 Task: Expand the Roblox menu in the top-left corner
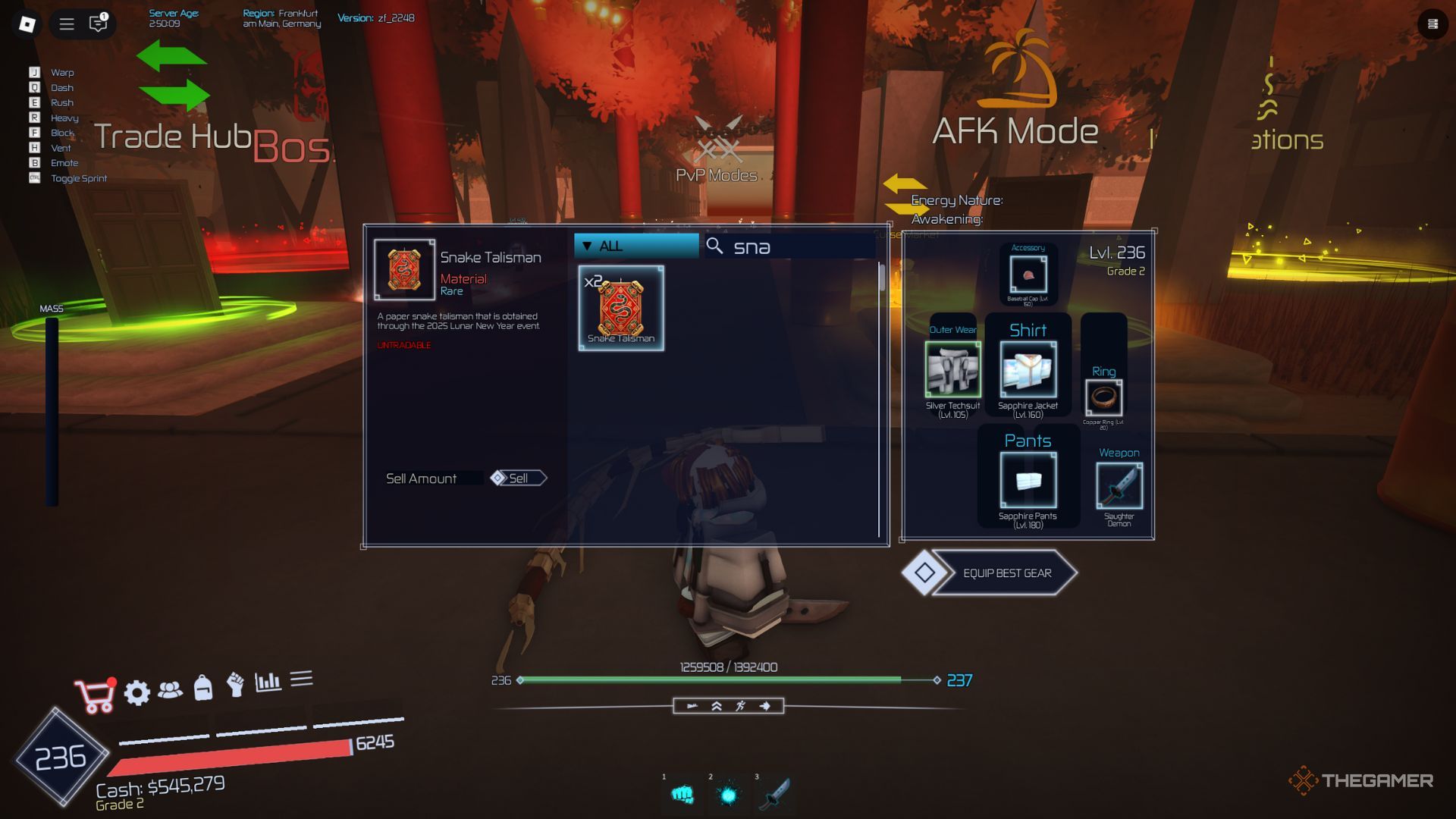tap(67, 24)
